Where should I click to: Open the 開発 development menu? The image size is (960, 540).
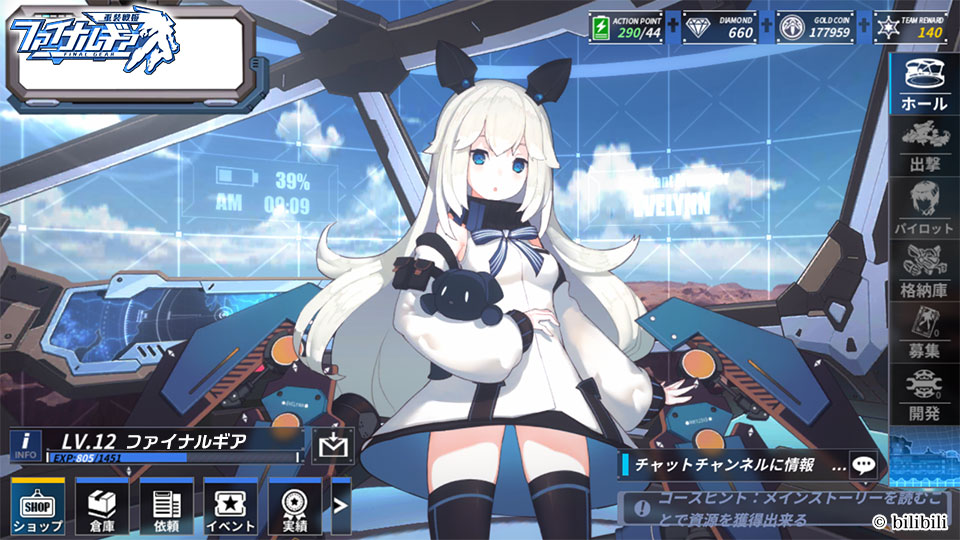point(924,394)
